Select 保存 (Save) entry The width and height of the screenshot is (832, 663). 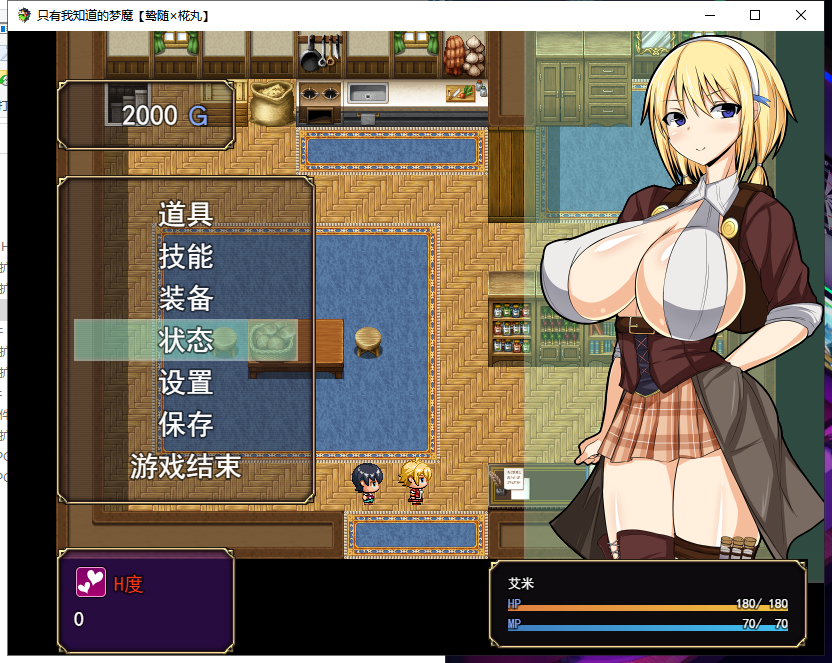click(186, 424)
